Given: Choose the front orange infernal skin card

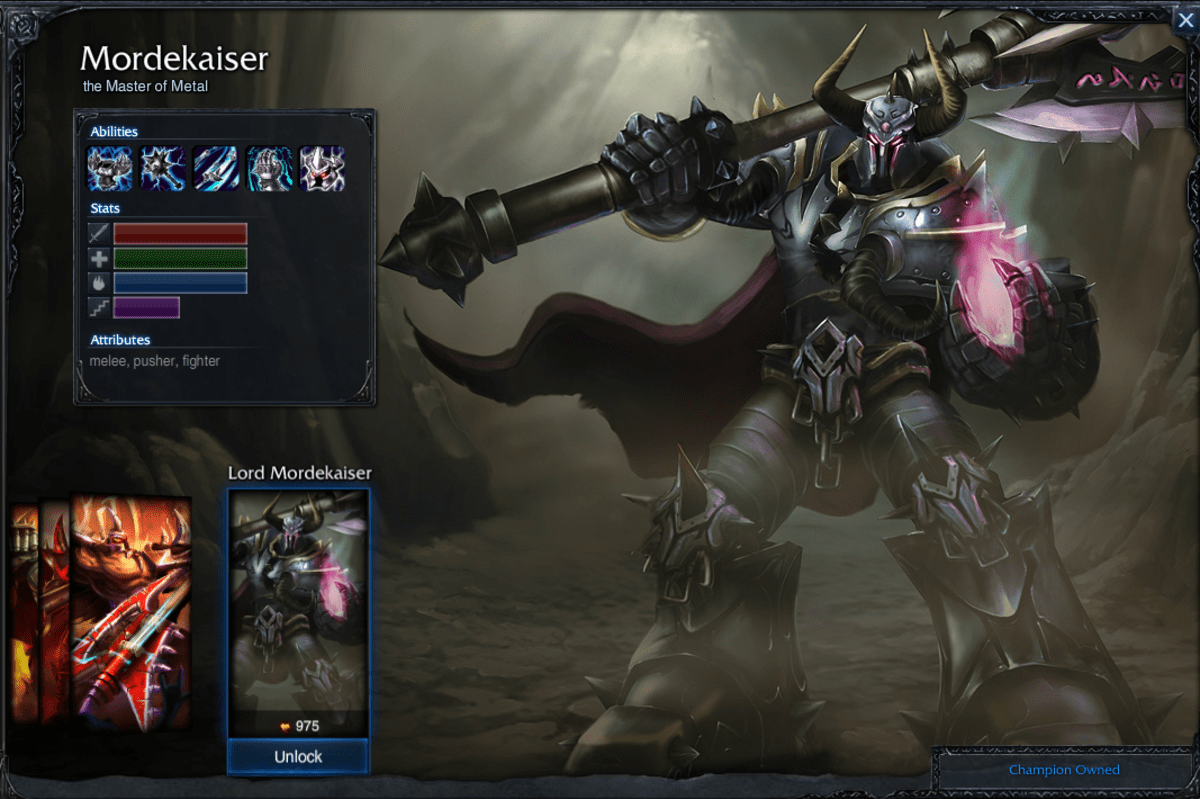Looking at the screenshot, I should (131, 612).
